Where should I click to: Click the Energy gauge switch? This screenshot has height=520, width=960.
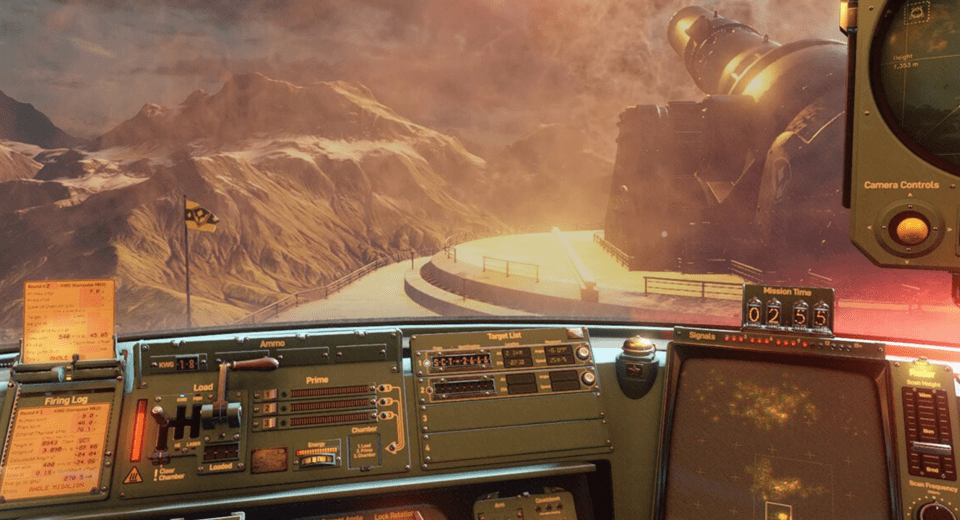pyautogui.click(x=317, y=457)
